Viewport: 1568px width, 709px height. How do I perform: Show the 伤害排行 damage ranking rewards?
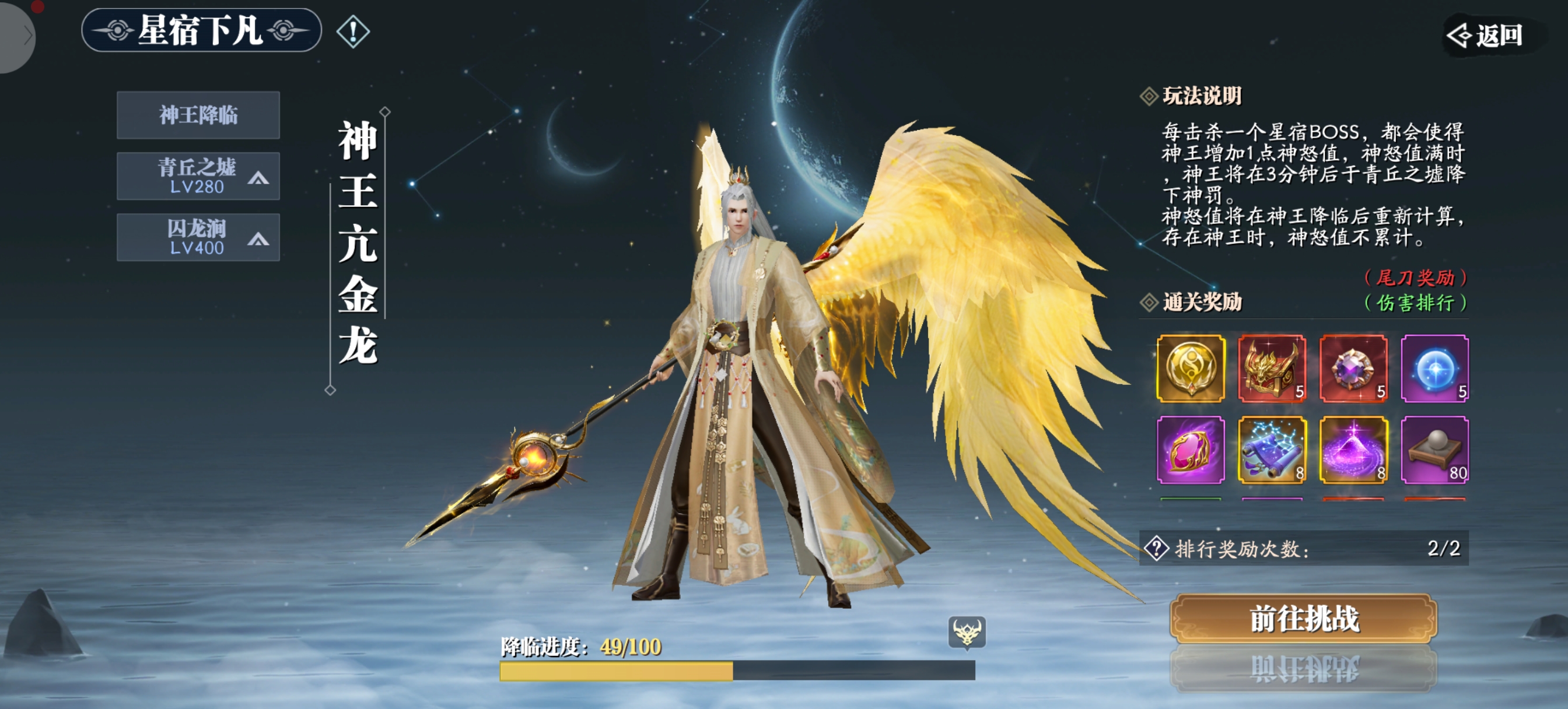(x=1415, y=303)
